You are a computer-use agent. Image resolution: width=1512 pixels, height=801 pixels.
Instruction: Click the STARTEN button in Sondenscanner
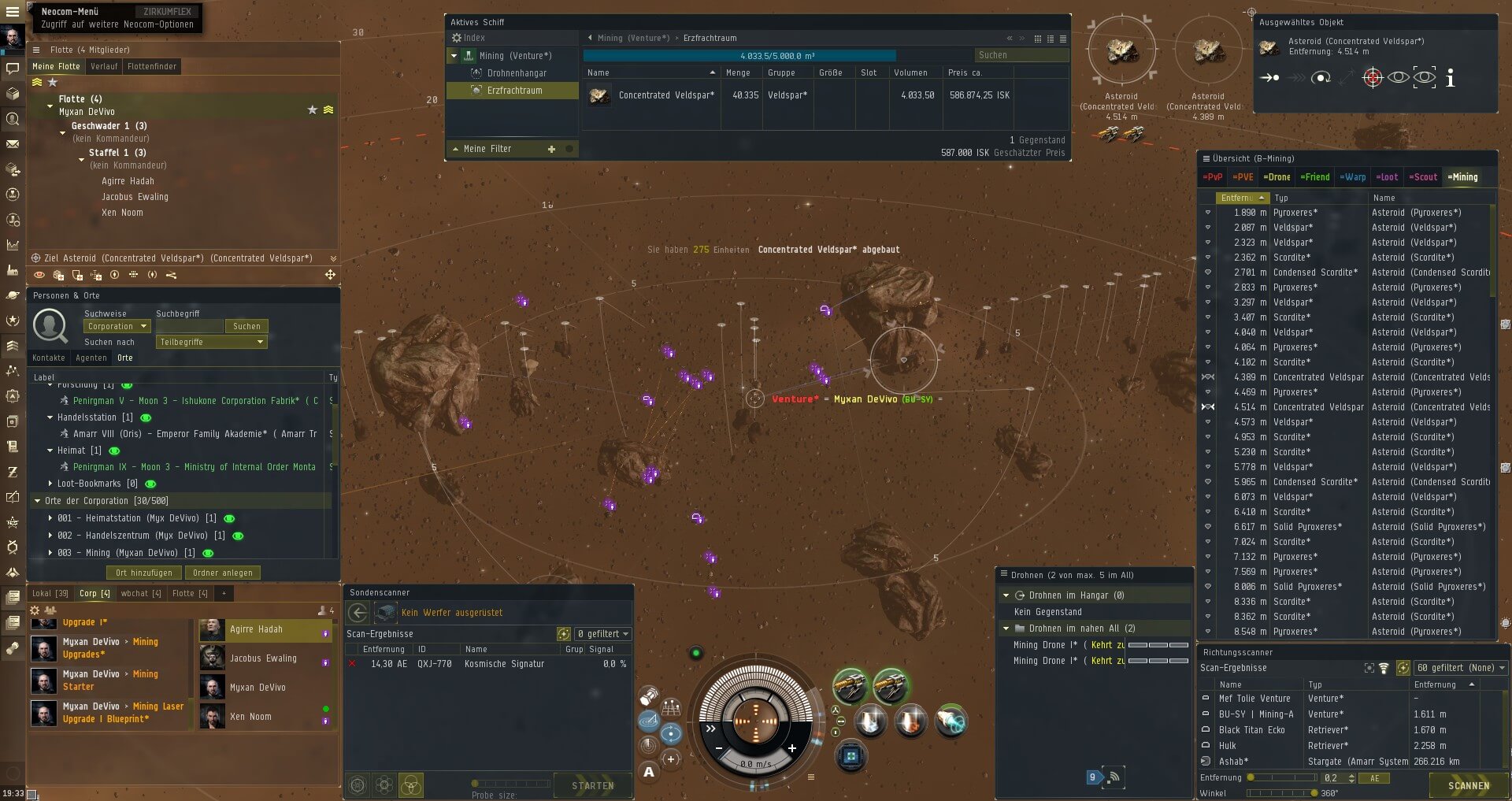592,785
